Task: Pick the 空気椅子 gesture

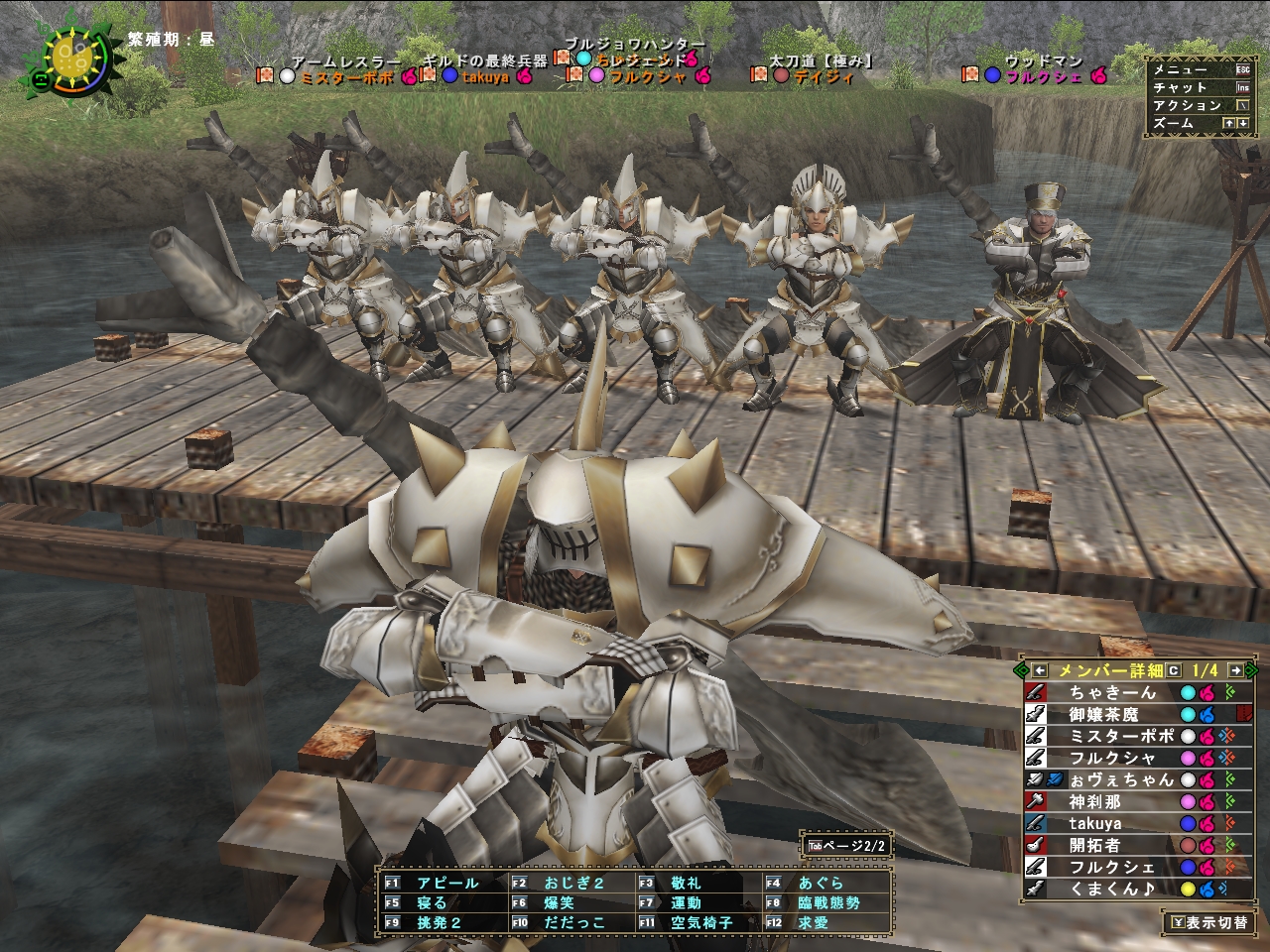Action: point(700,922)
